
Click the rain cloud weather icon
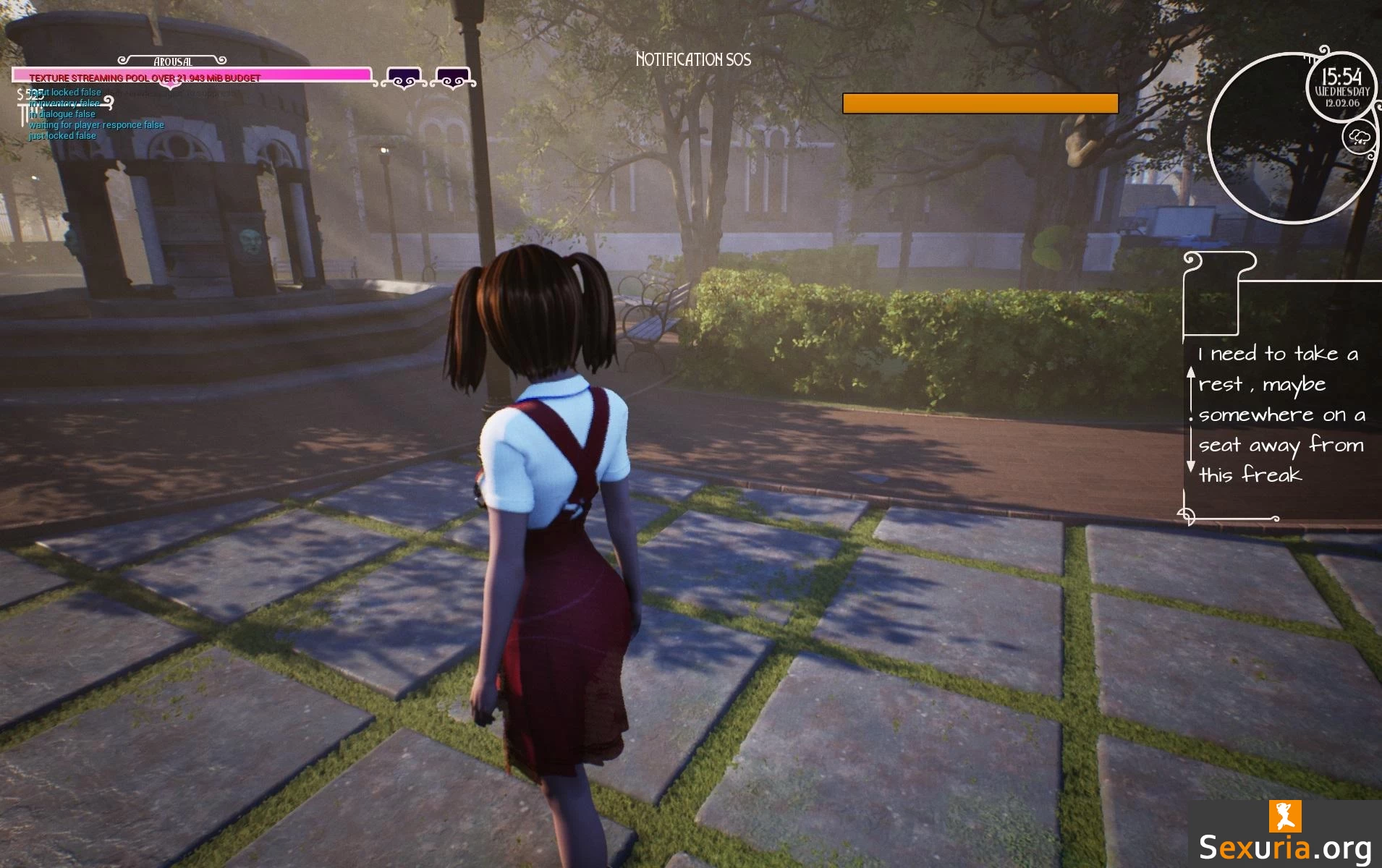tap(1359, 137)
